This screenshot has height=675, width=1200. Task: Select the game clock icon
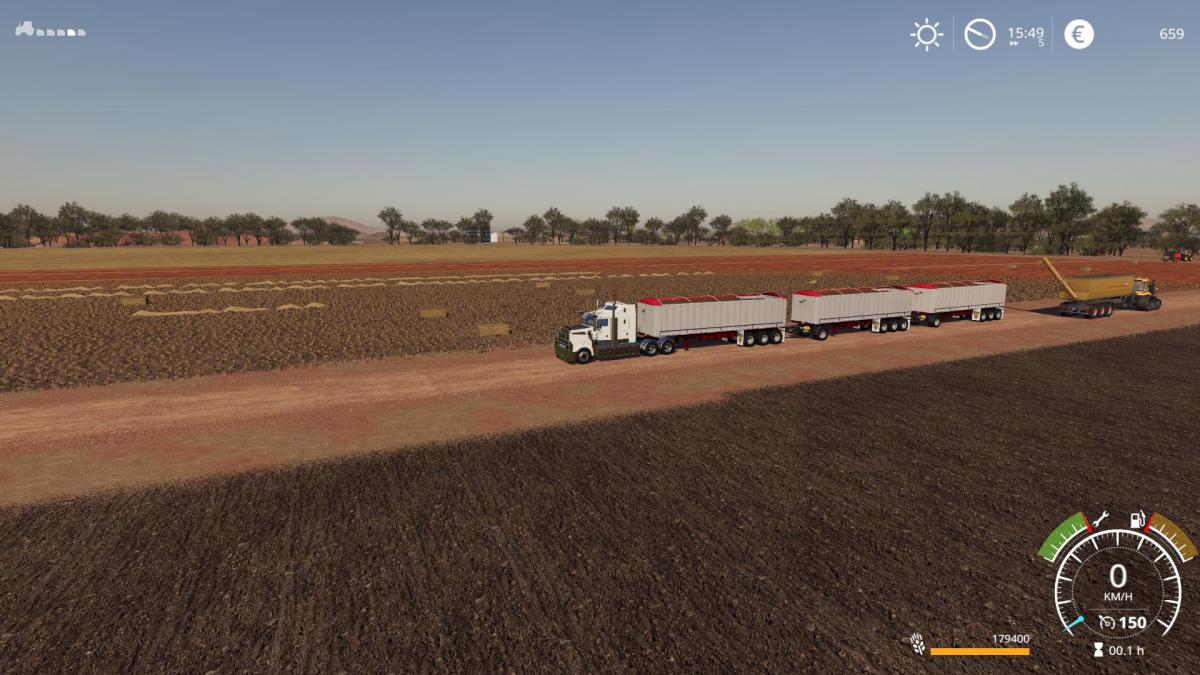click(980, 35)
